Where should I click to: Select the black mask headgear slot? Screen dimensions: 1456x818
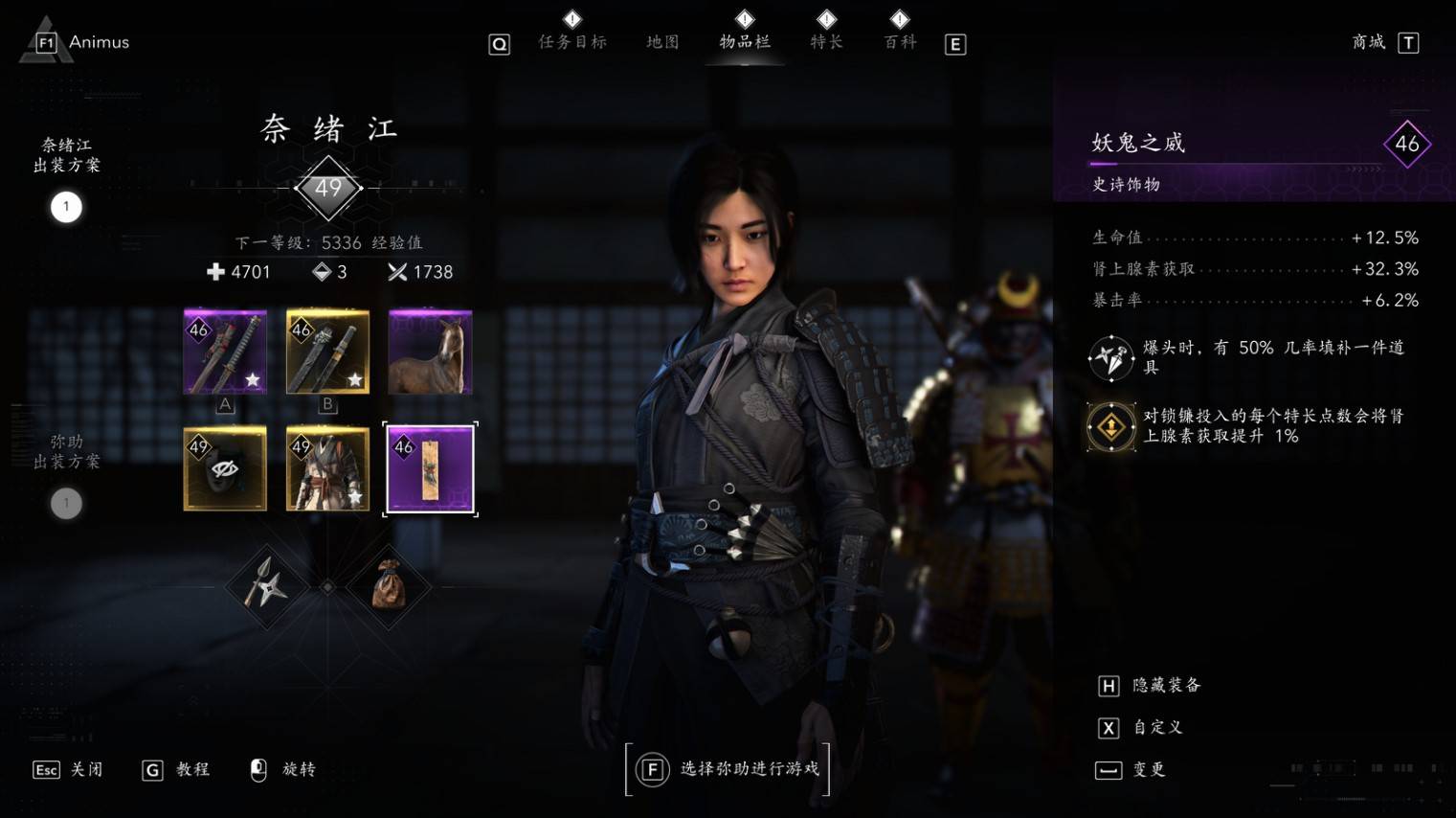pos(225,468)
